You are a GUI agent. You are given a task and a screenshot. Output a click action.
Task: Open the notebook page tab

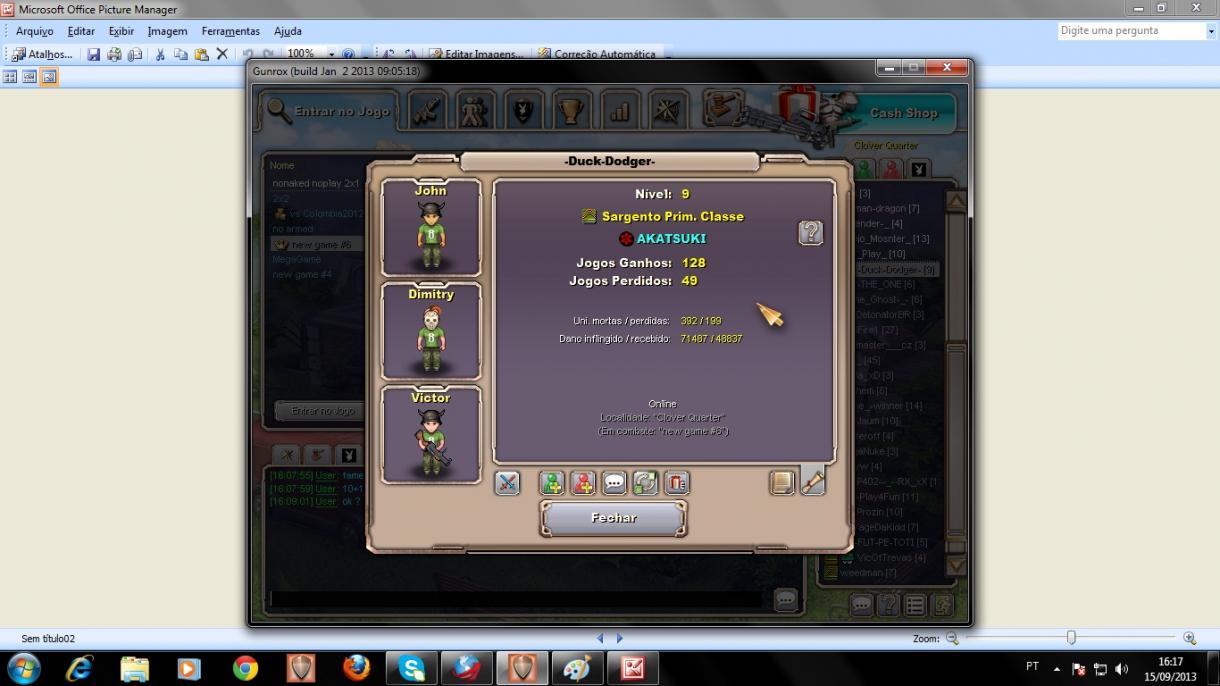[x=782, y=483]
